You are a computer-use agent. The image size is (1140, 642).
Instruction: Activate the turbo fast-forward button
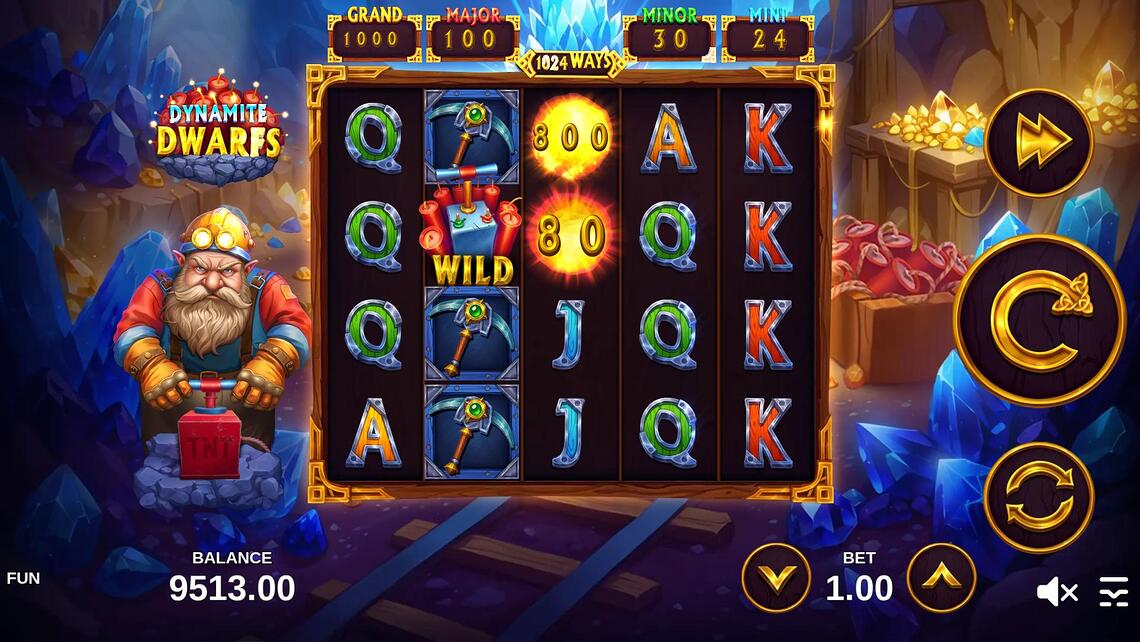tap(1038, 142)
